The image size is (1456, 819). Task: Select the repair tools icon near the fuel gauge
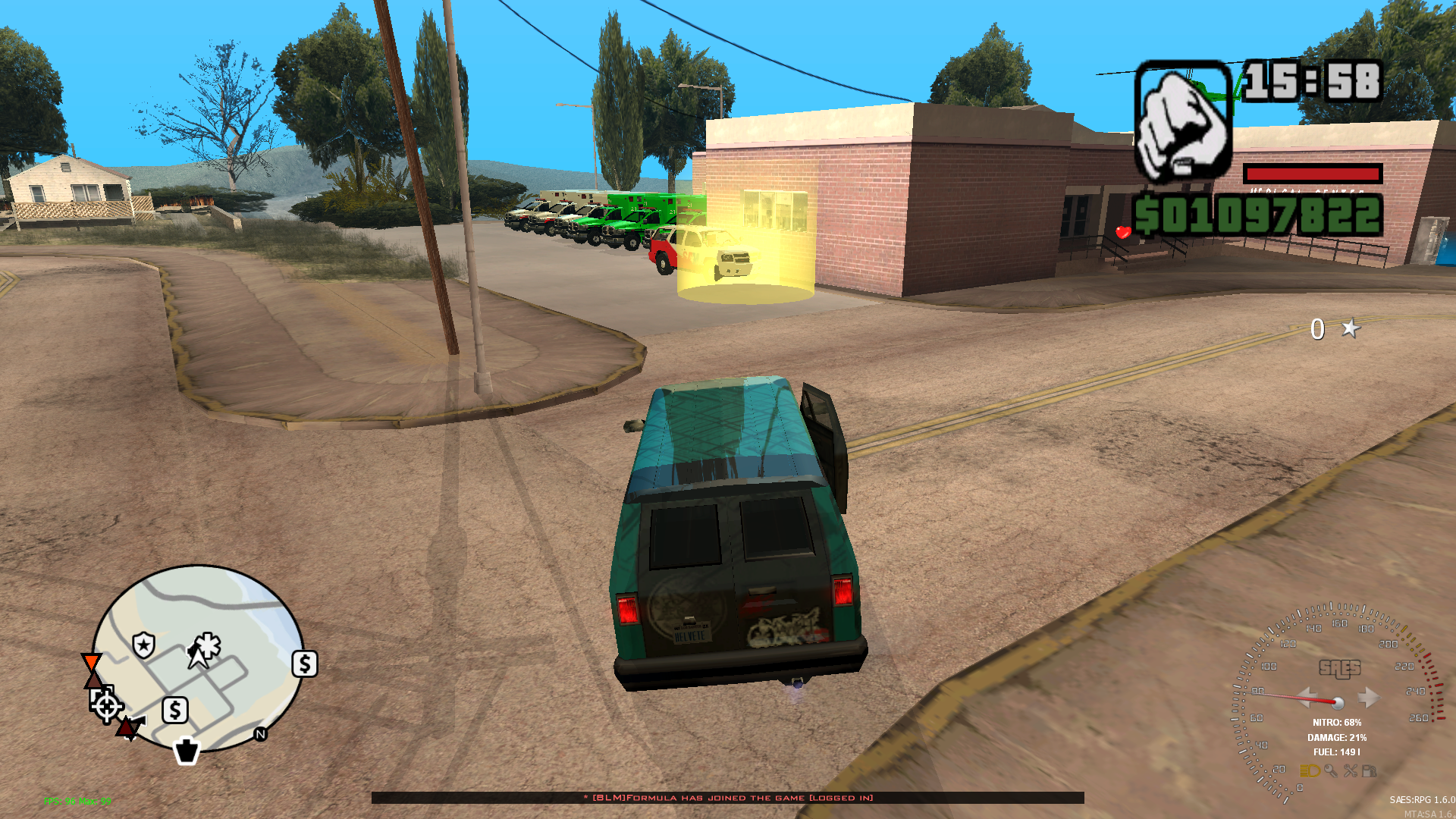1351,770
